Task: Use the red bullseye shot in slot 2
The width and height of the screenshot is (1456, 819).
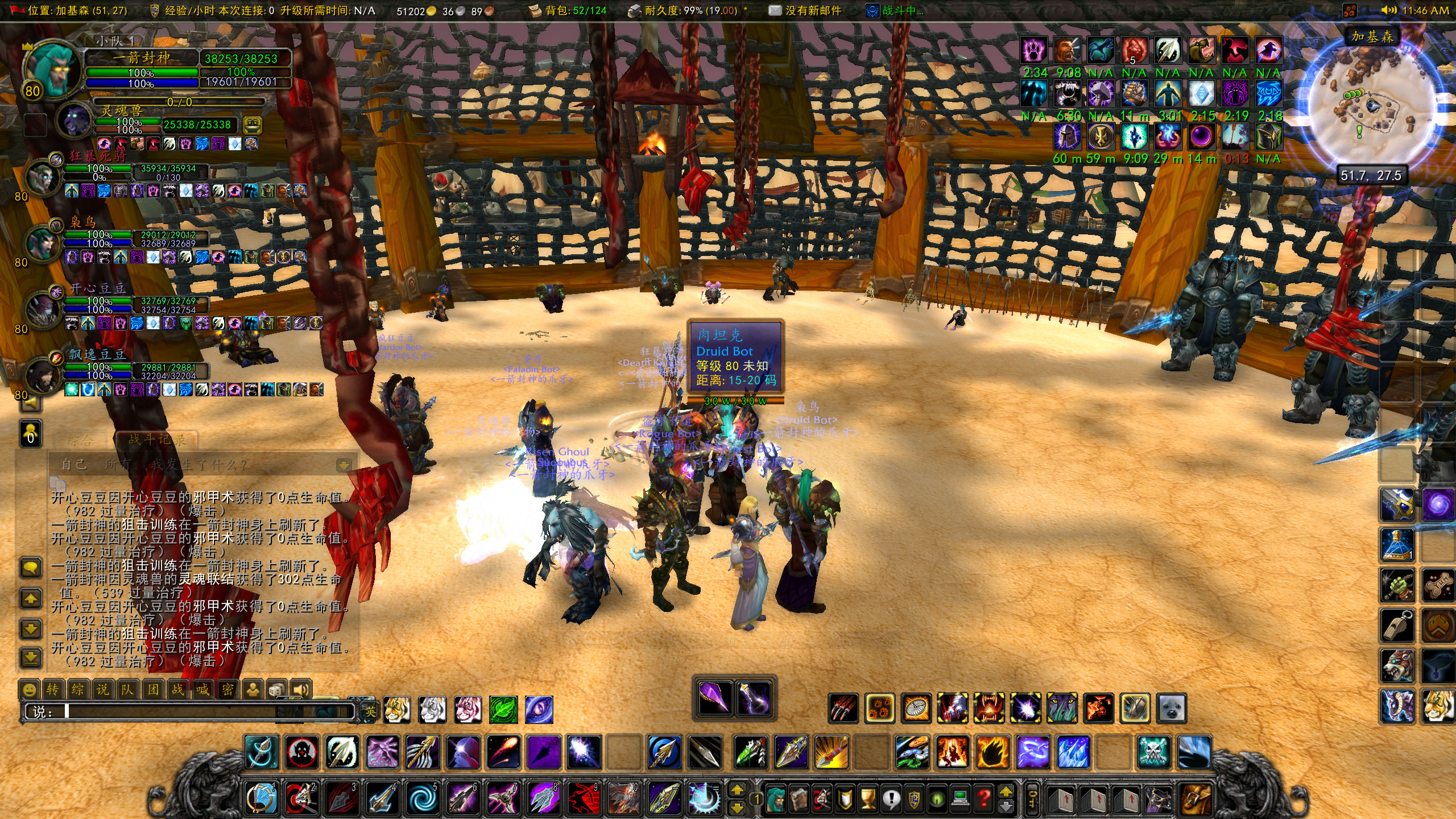Action: pyautogui.click(x=301, y=799)
